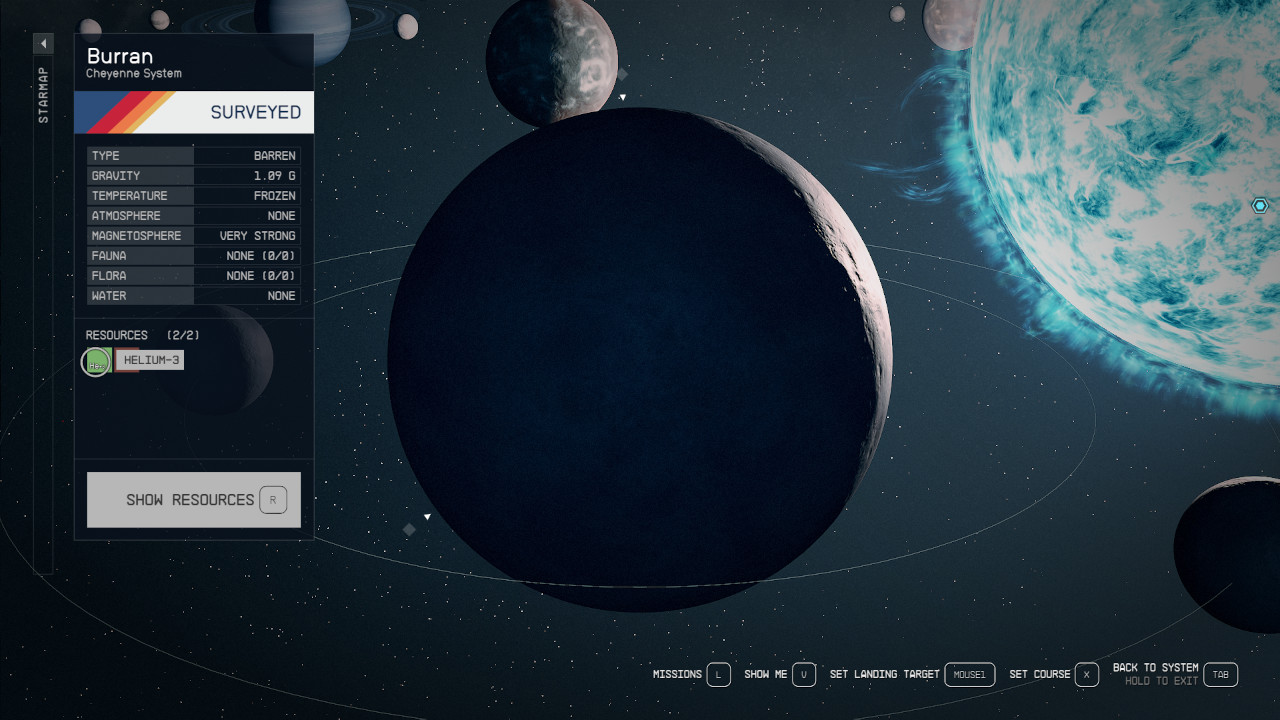Click the L key icon next to Missions

point(717,674)
